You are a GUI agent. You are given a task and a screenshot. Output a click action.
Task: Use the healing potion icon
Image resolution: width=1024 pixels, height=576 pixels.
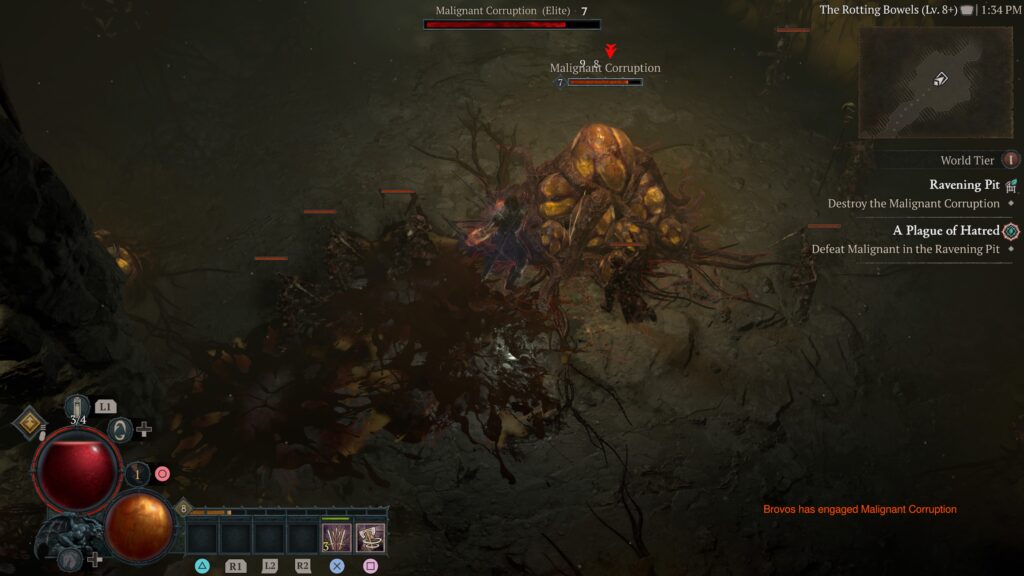[77, 410]
